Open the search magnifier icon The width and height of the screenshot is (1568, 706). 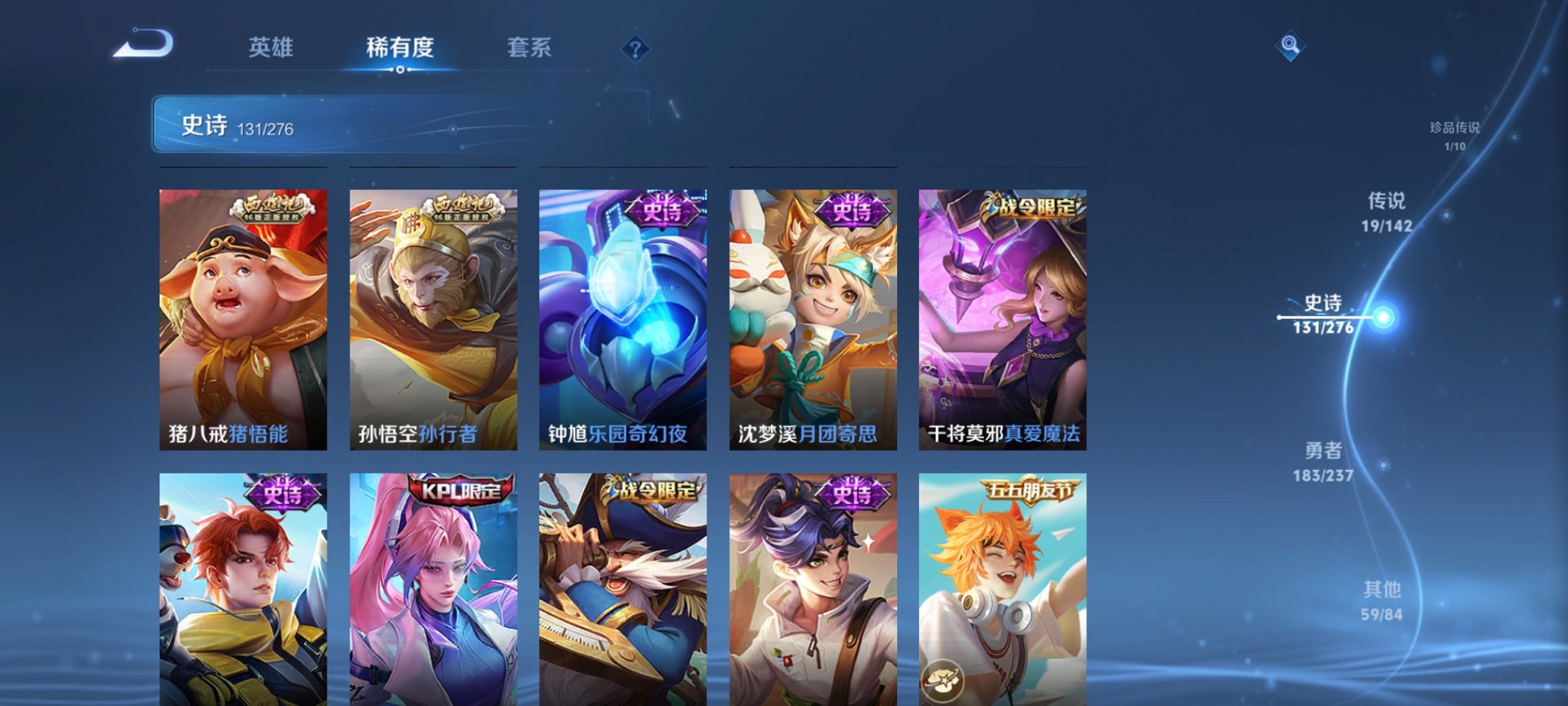(1291, 45)
